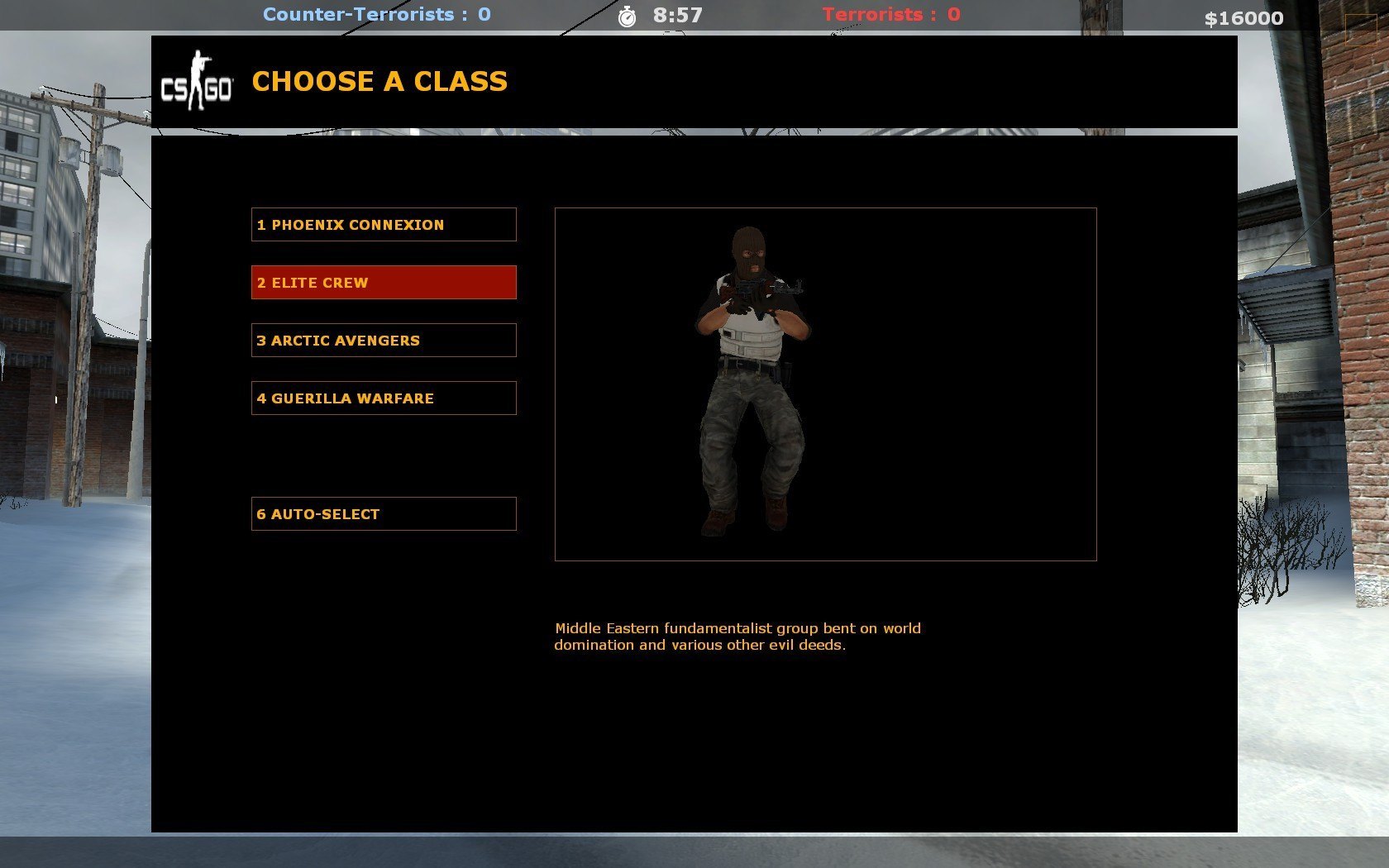1389x868 pixels.
Task: Choose the Guerilla Warfare class
Action: (384, 398)
